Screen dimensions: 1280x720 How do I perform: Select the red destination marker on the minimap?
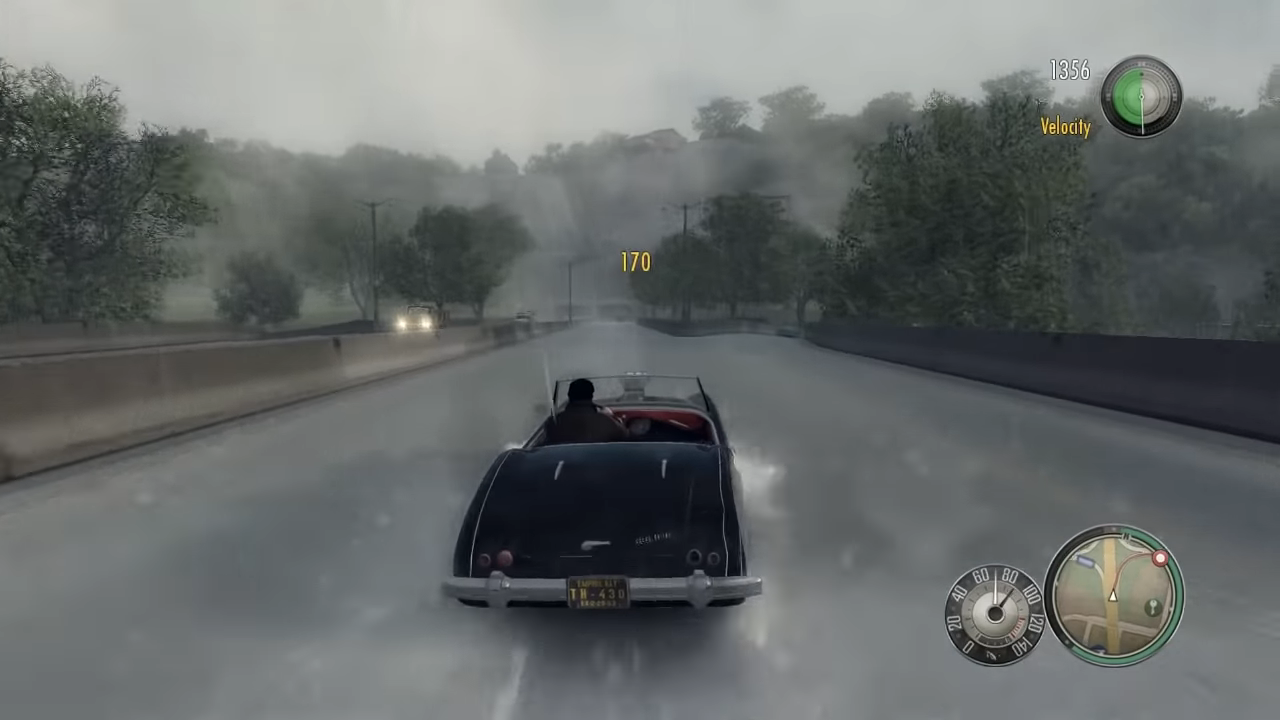(1160, 557)
